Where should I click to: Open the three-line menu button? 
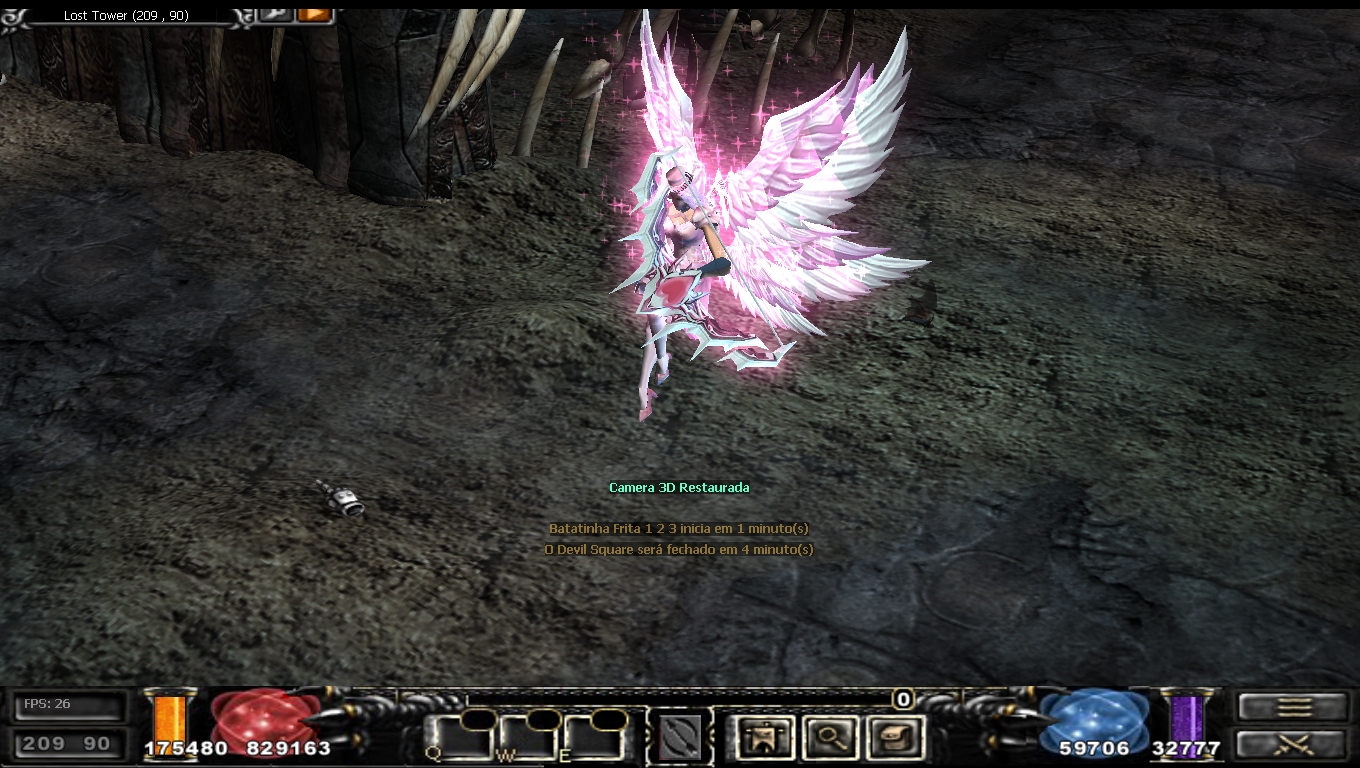pyautogui.click(x=1293, y=707)
